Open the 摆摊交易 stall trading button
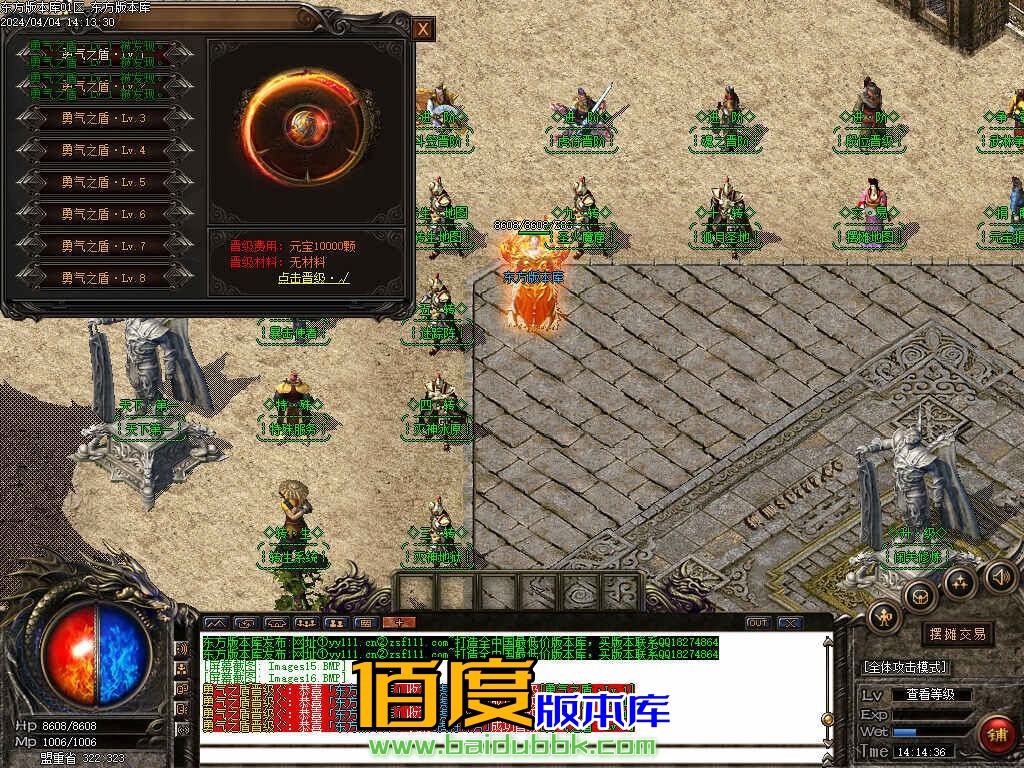This screenshot has height=768, width=1024. [x=957, y=634]
